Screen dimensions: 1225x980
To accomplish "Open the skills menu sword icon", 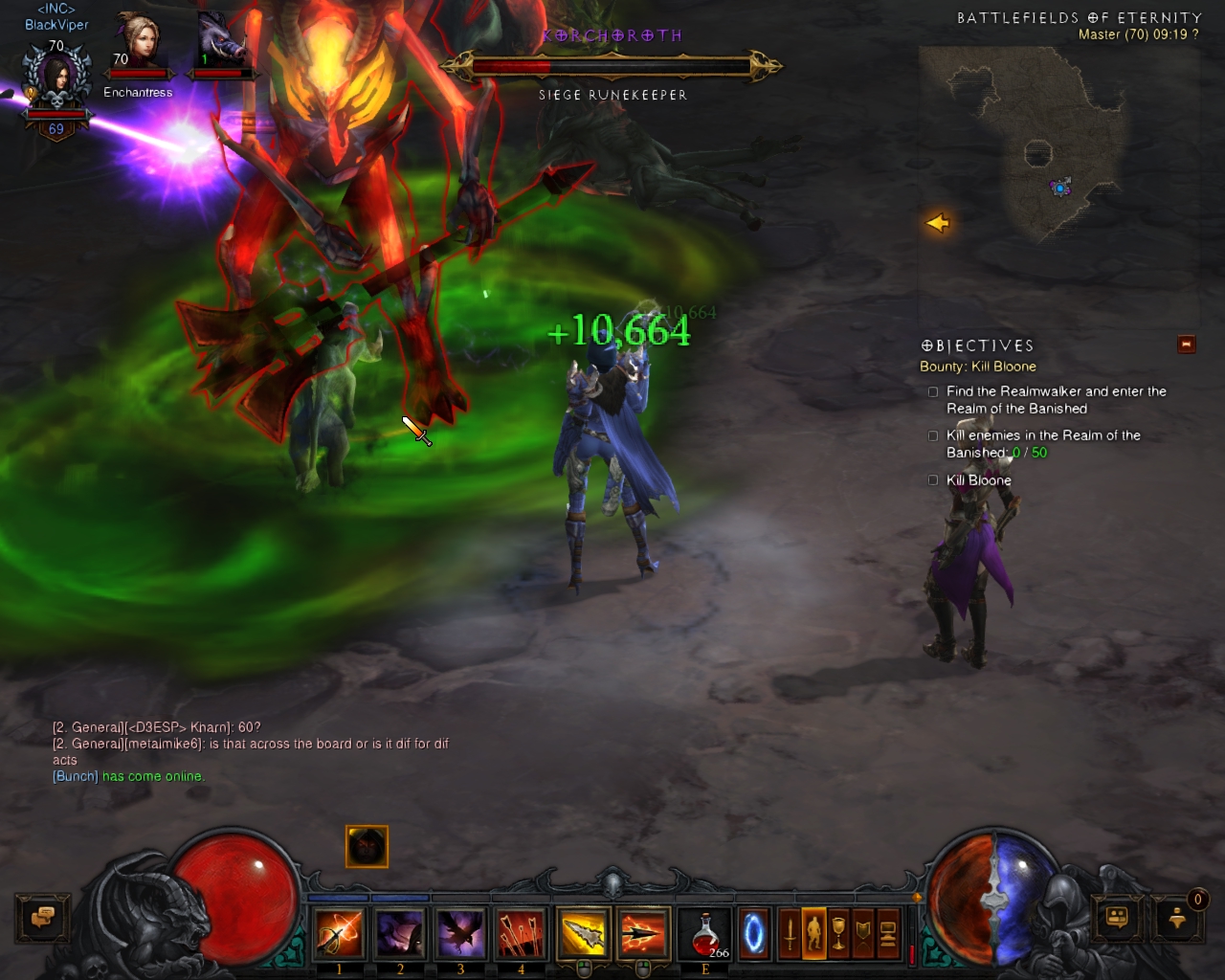I will [x=790, y=933].
